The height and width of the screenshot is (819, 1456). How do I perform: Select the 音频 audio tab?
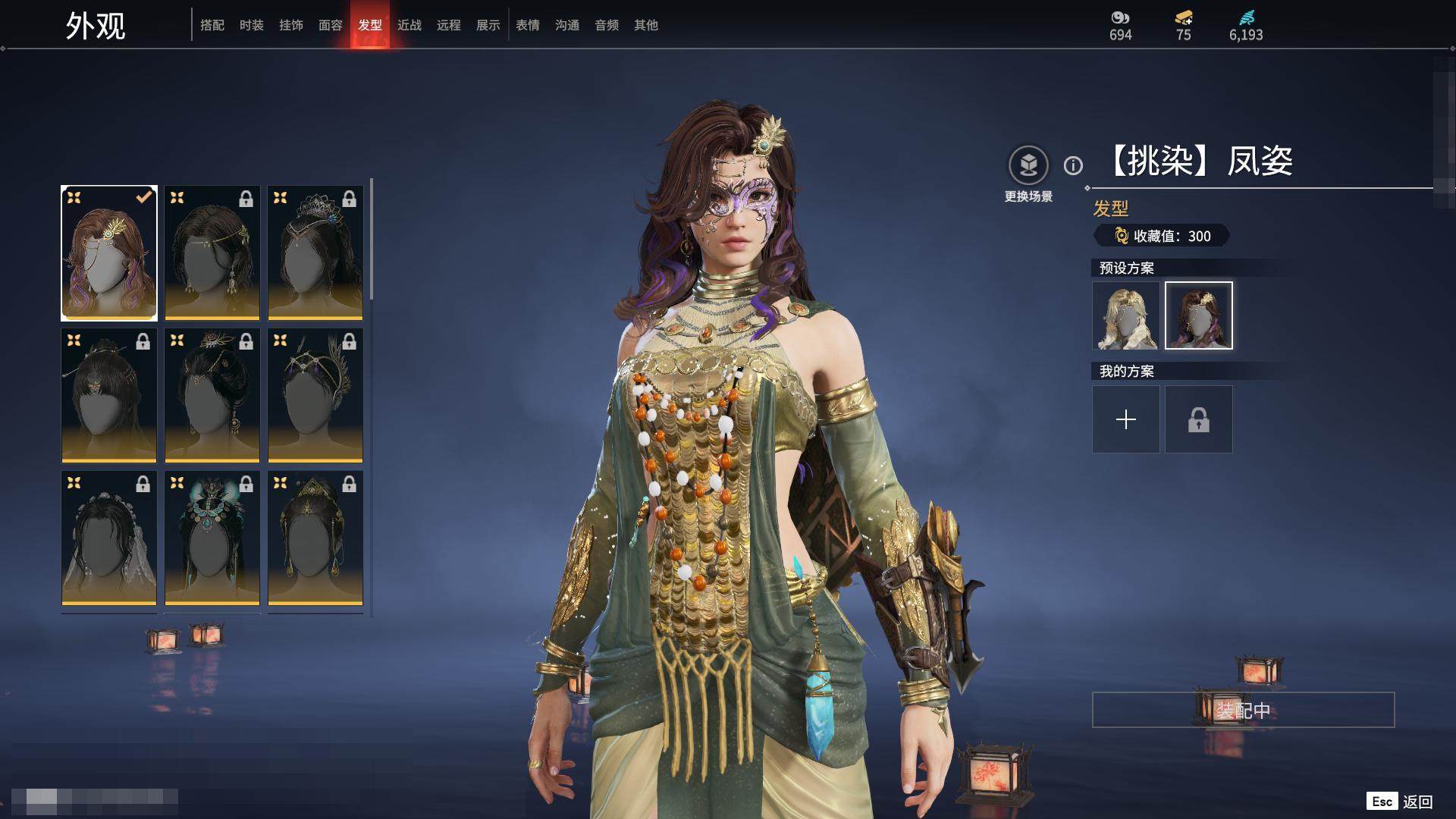click(x=607, y=25)
